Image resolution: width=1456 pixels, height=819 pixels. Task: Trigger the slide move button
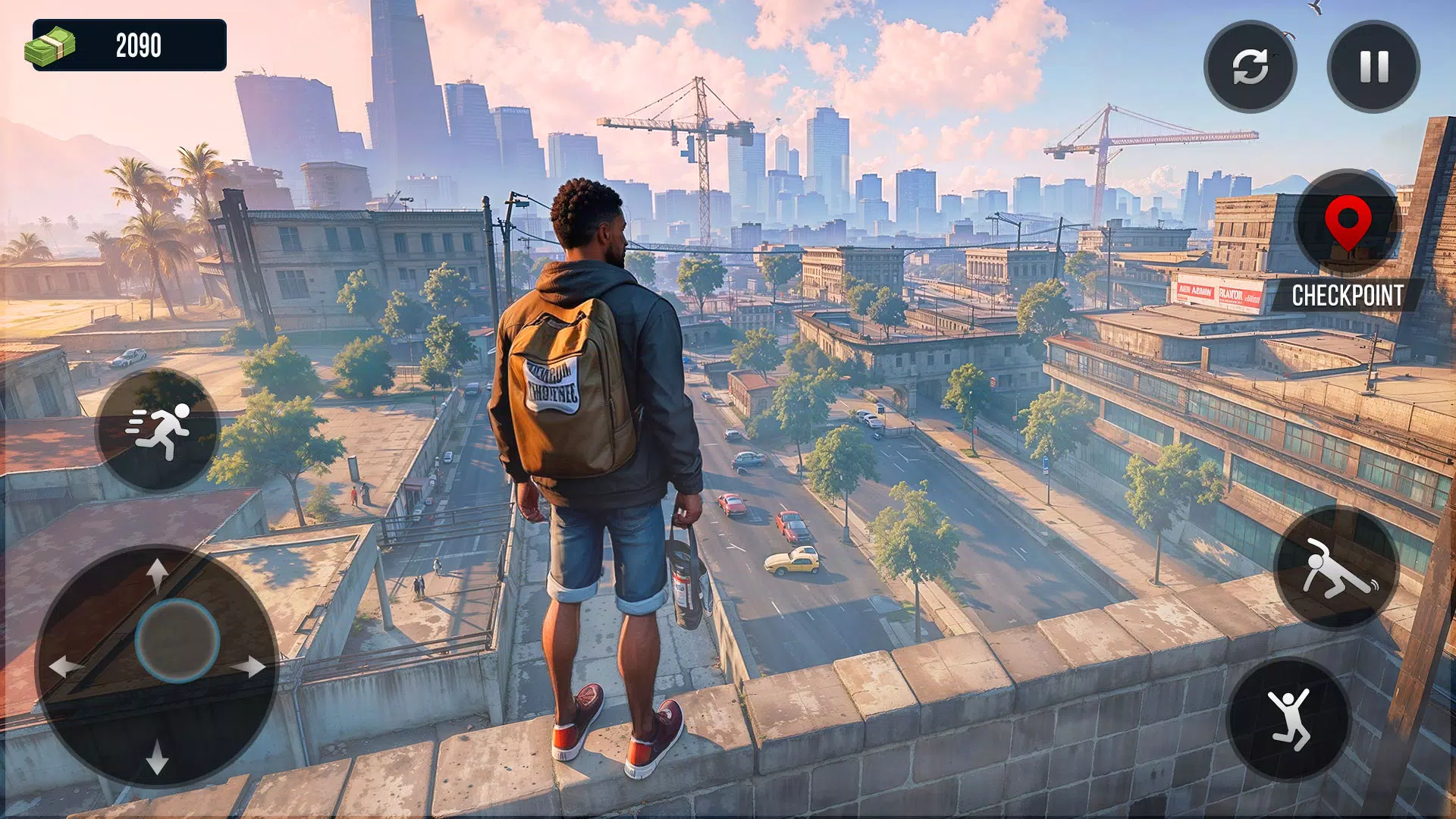(1336, 568)
